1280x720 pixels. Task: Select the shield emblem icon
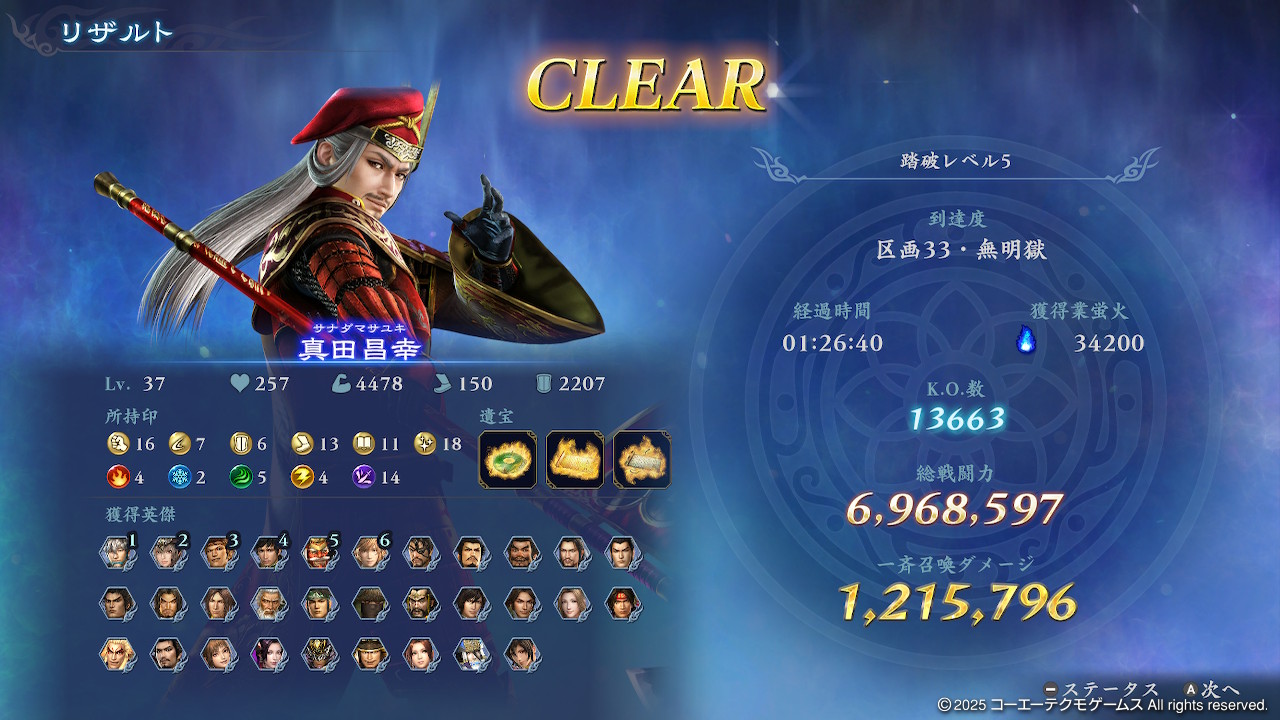[241, 444]
